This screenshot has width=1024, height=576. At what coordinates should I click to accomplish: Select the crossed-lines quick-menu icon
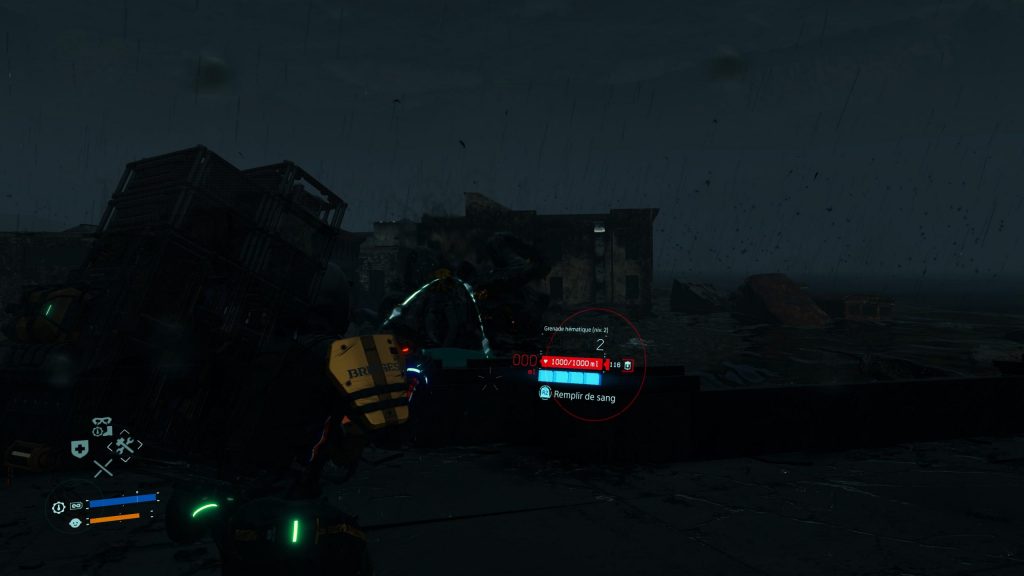[103, 468]
